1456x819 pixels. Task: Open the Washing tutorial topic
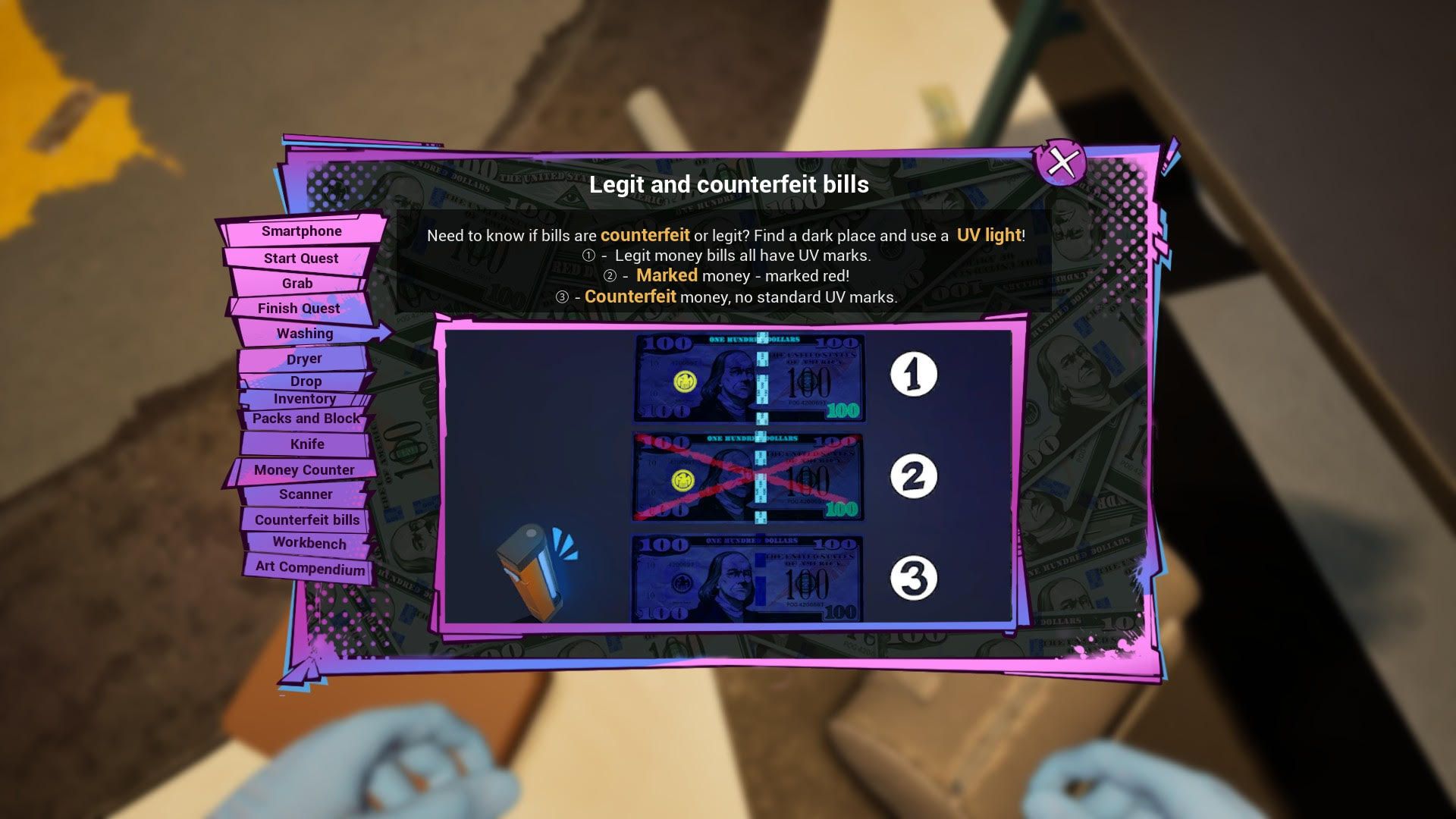pos(305,333)
